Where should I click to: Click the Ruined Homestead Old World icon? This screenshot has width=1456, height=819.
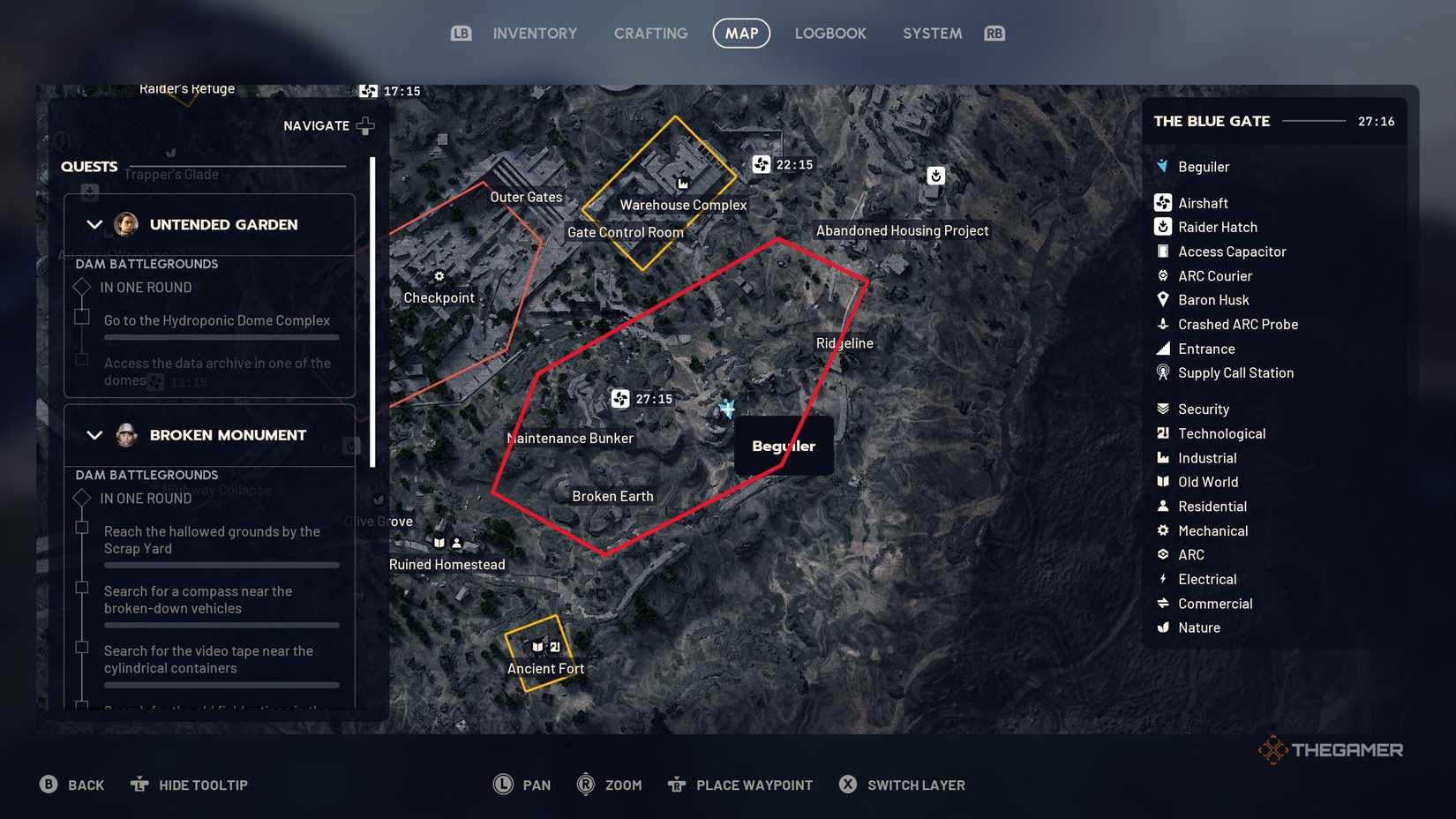[x=439, y=543]
